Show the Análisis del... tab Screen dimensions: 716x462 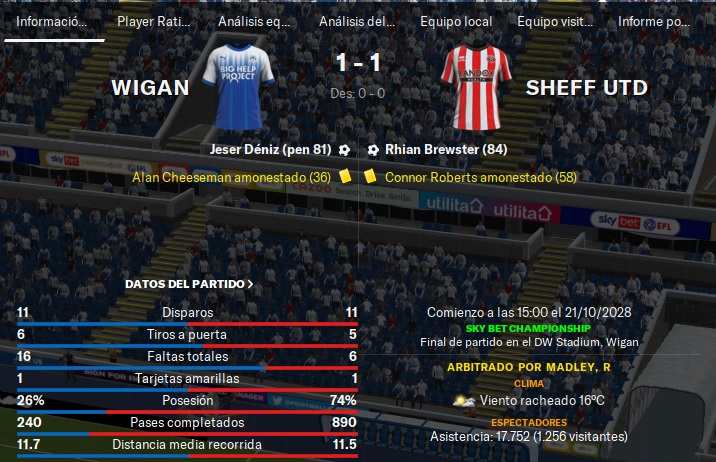[x=354, y=21]
